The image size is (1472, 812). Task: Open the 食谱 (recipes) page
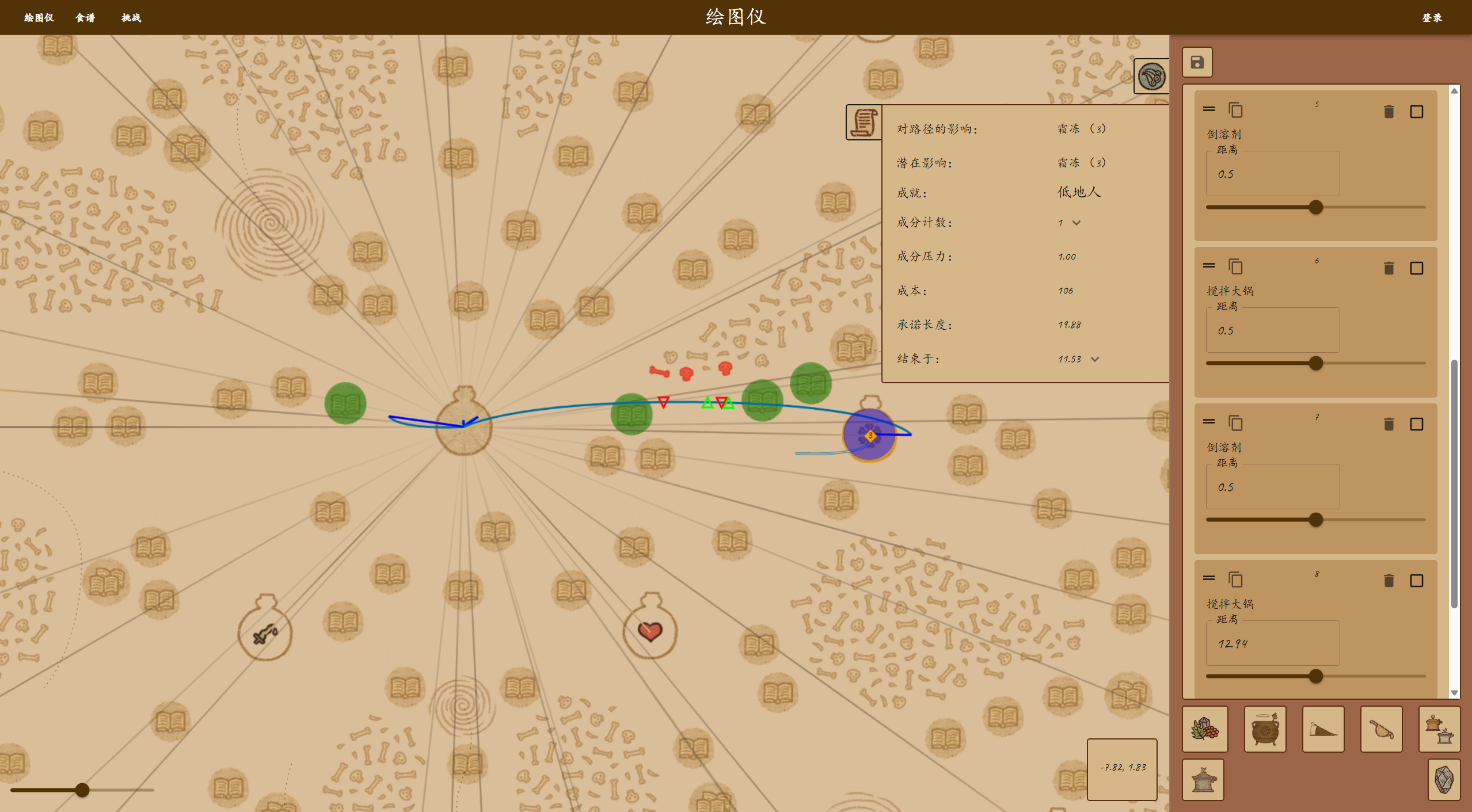[85, 18]
